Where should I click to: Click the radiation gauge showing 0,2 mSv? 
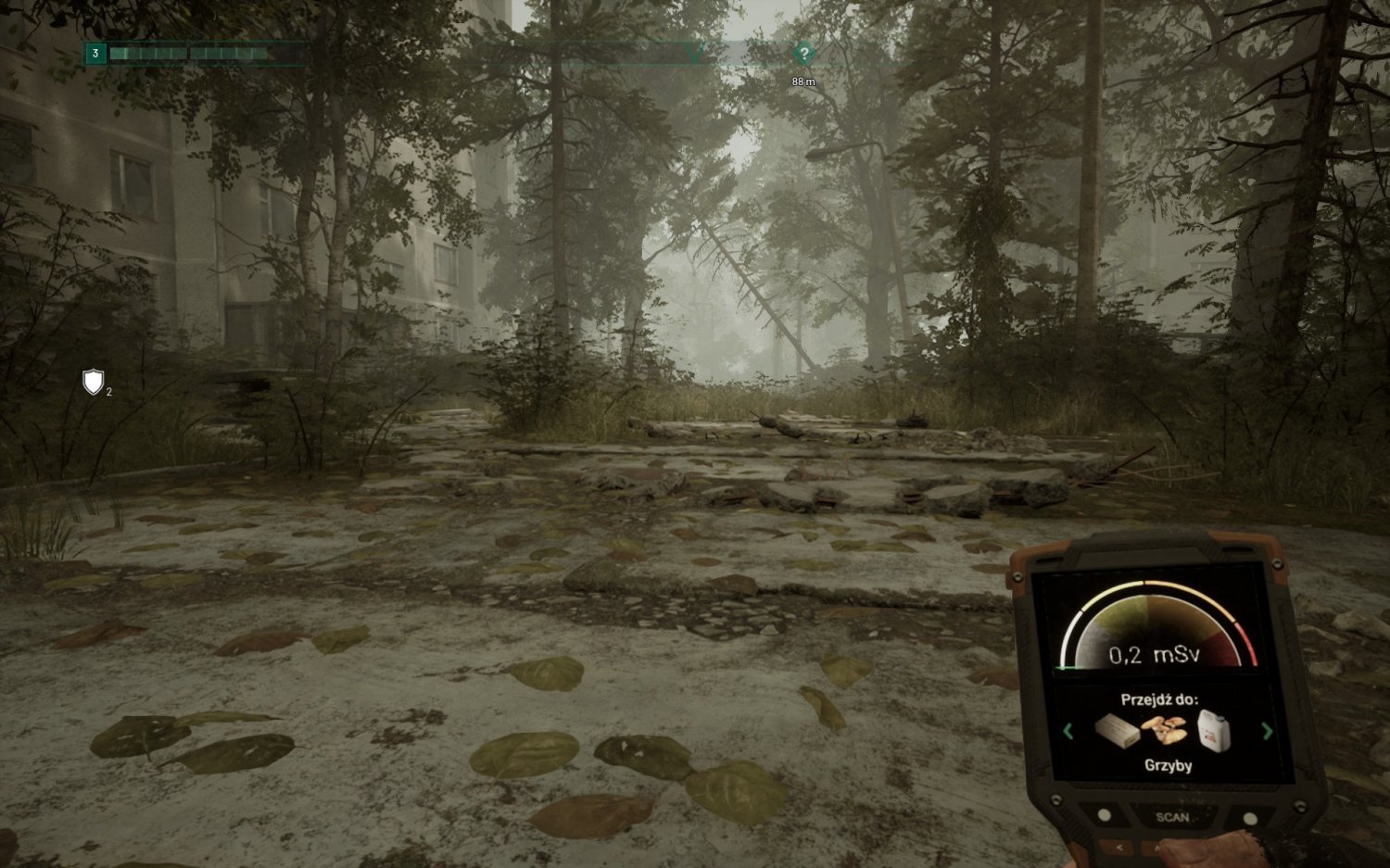(x=1156, y=653)
